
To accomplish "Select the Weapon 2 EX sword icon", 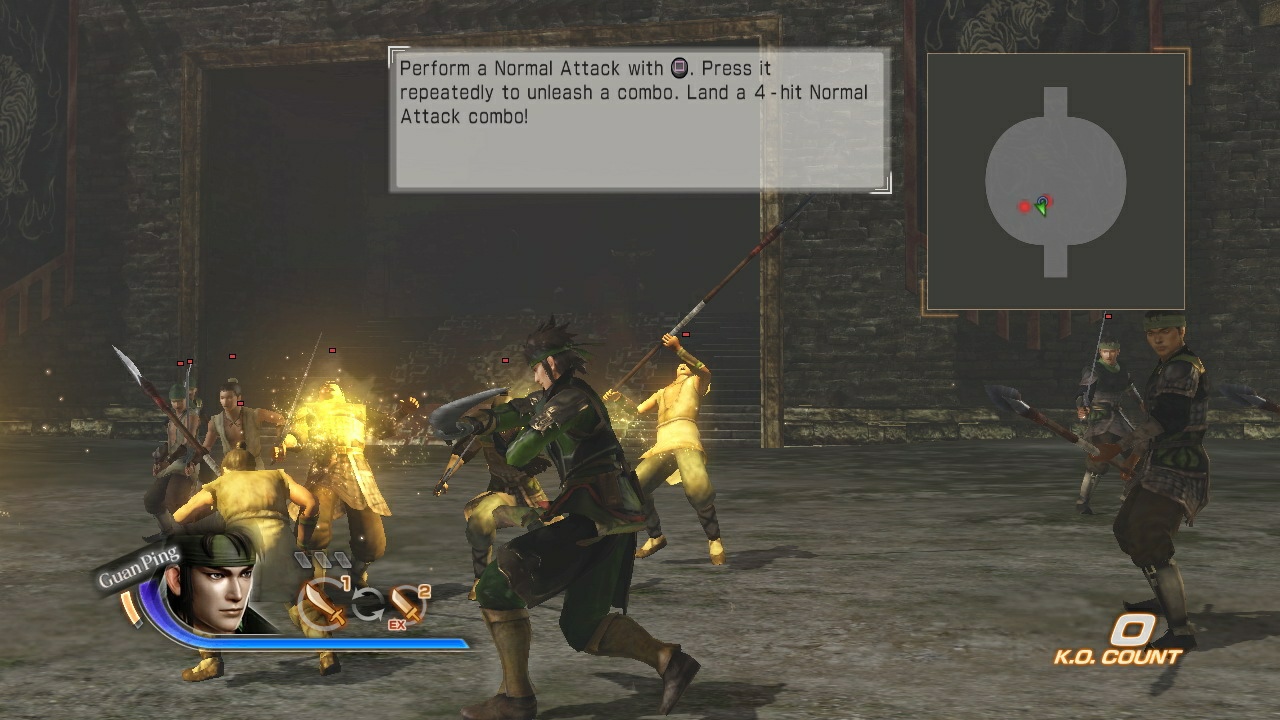I will (404, 603).
